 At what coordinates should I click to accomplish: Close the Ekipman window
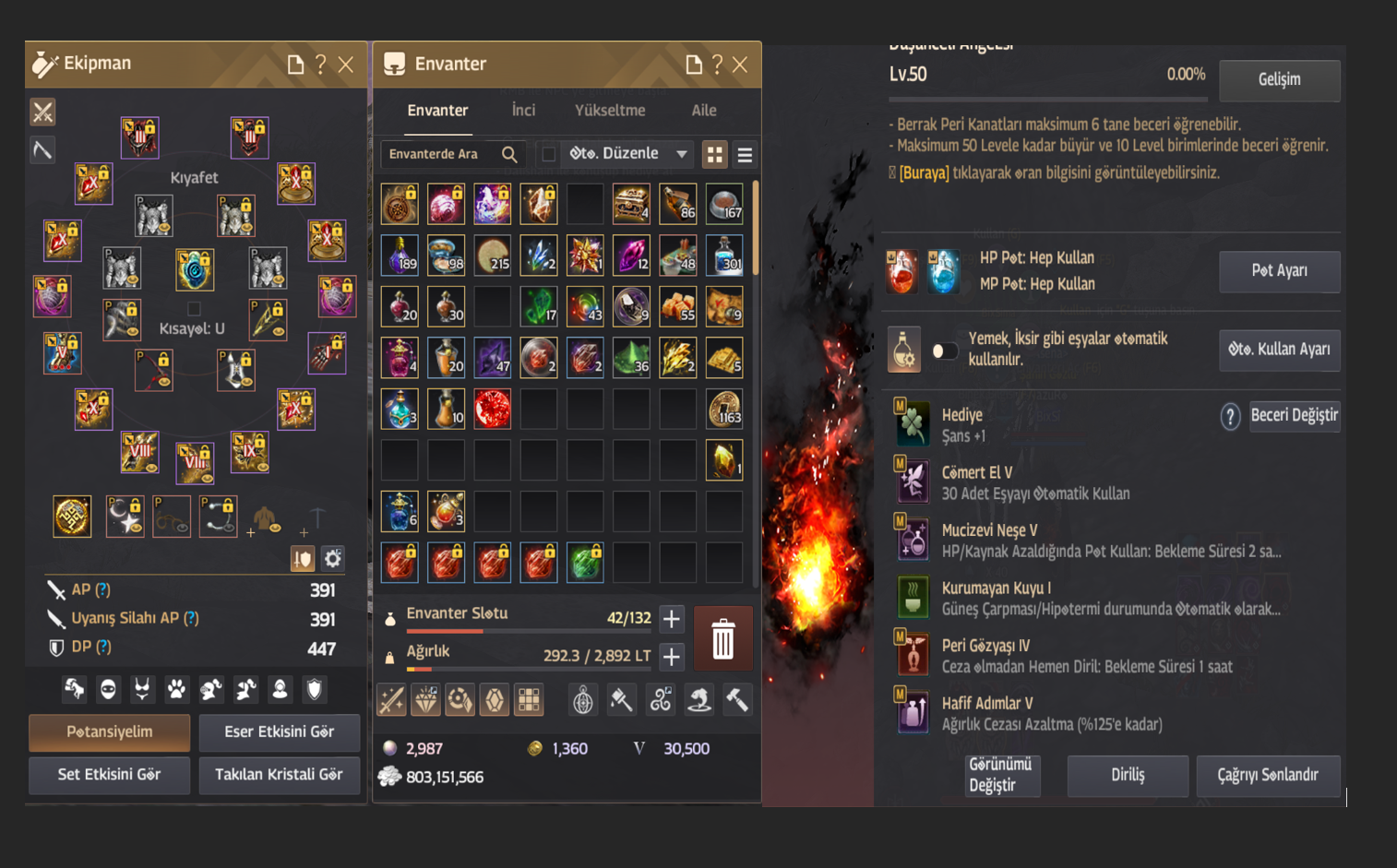pyautogui.click(x=346, y=65)
